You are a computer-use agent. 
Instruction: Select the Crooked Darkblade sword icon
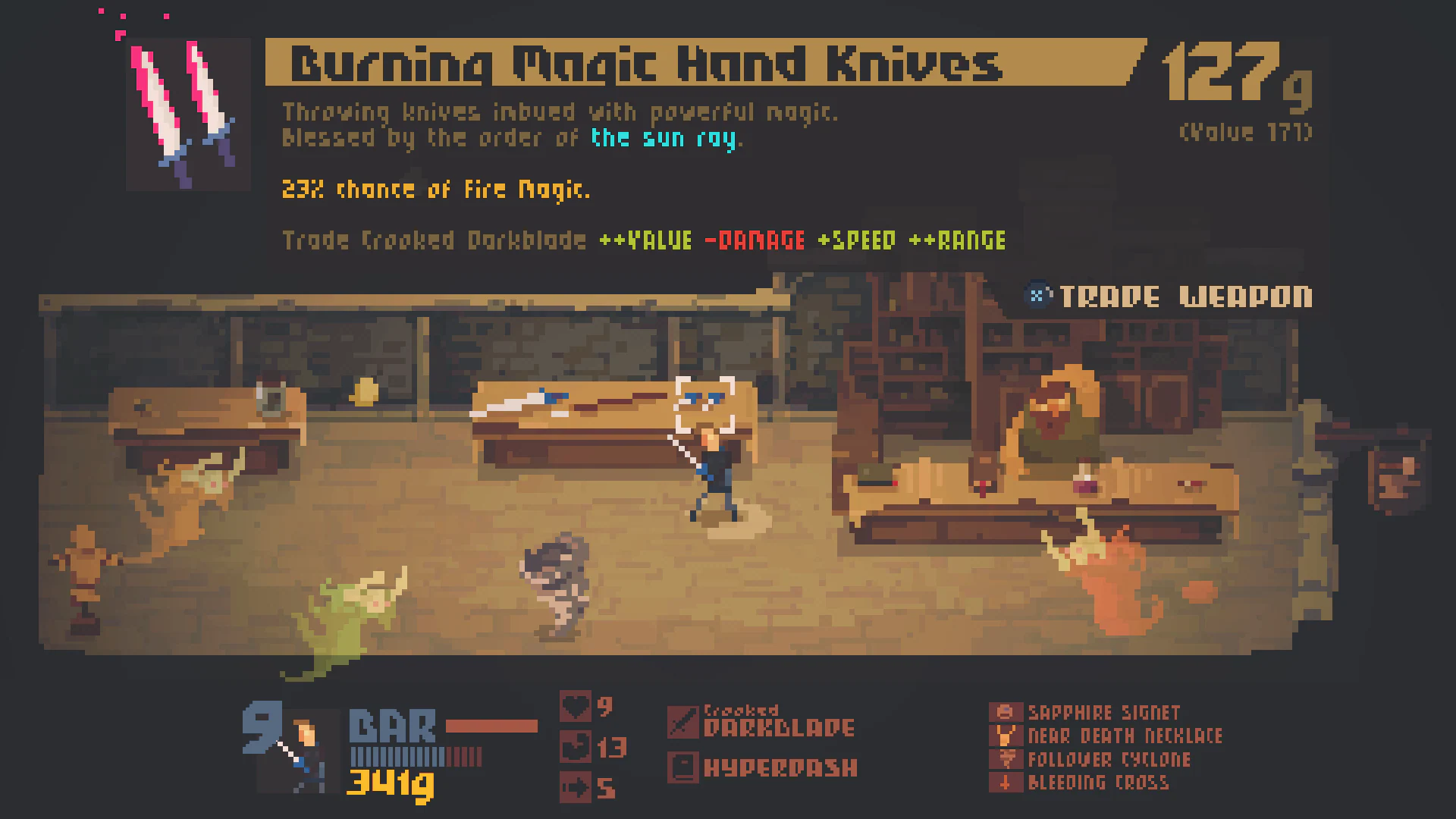coord(683,720)
